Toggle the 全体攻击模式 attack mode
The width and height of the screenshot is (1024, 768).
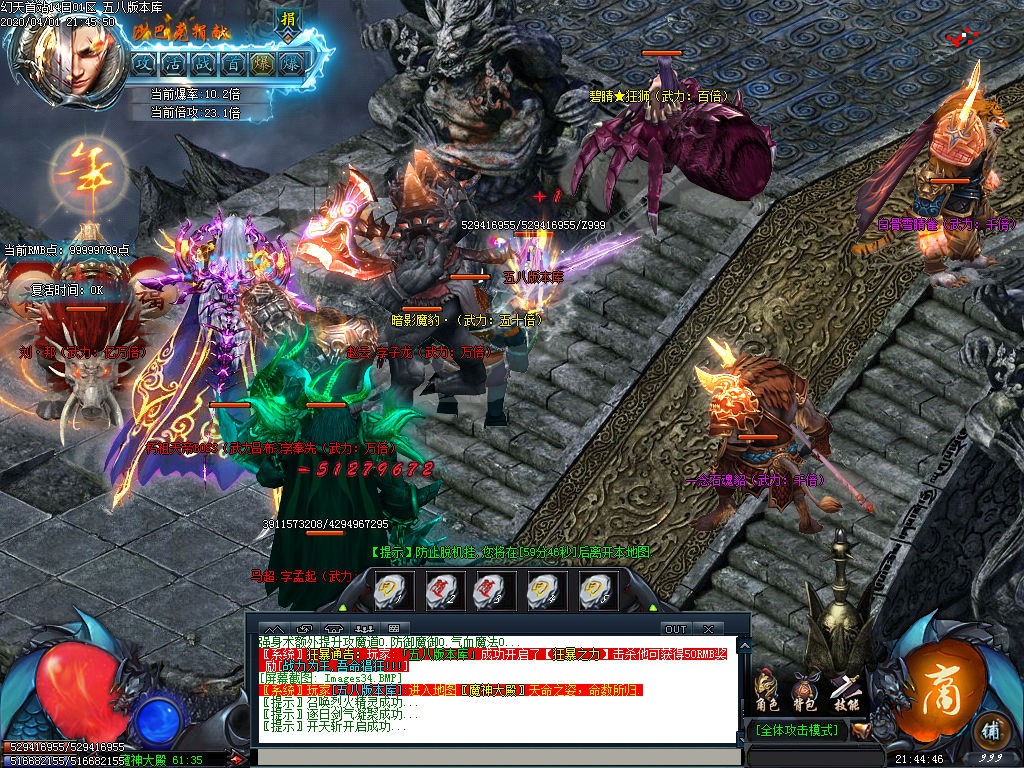797,730
